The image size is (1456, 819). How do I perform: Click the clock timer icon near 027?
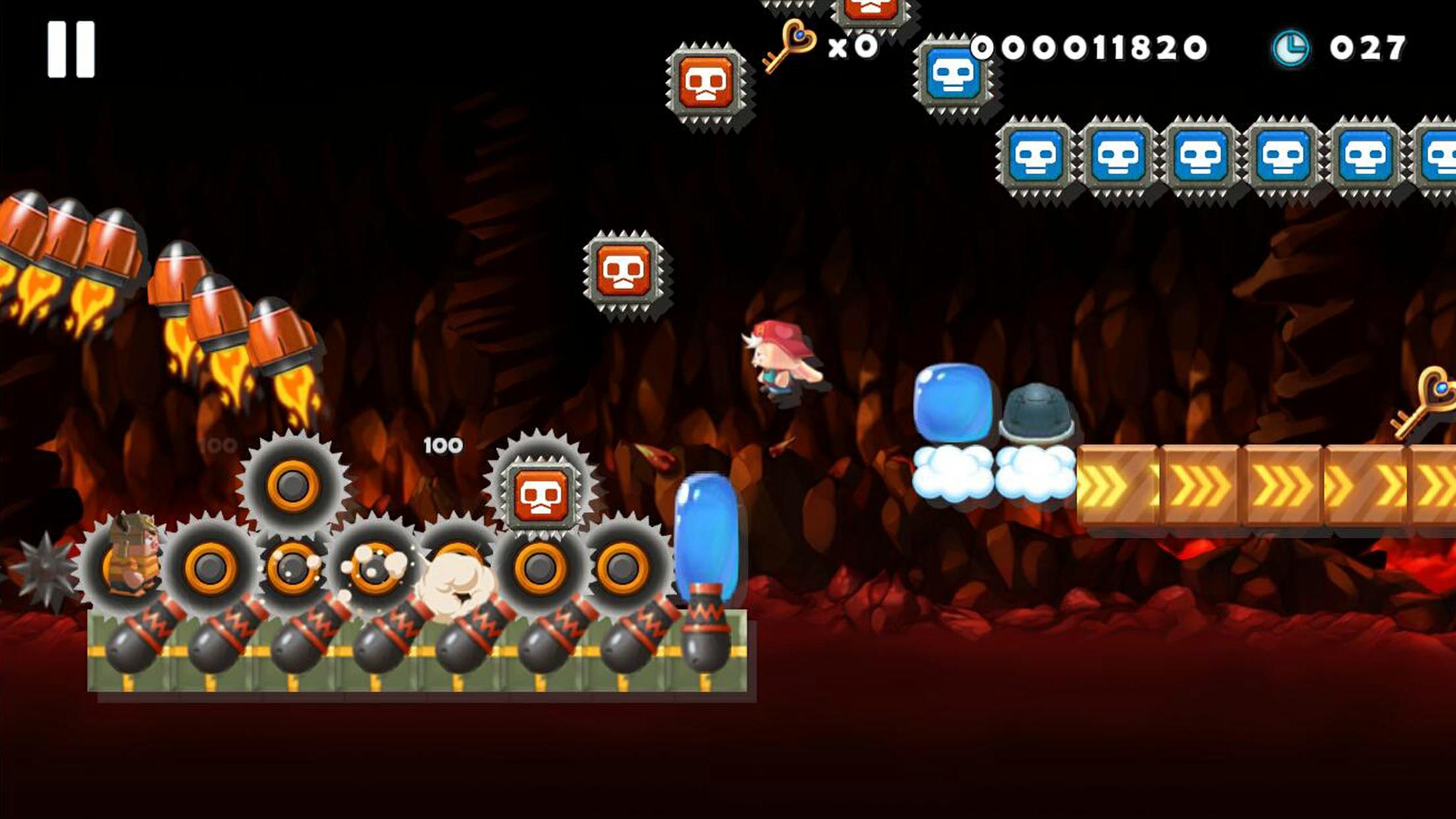click(1291, 46)
